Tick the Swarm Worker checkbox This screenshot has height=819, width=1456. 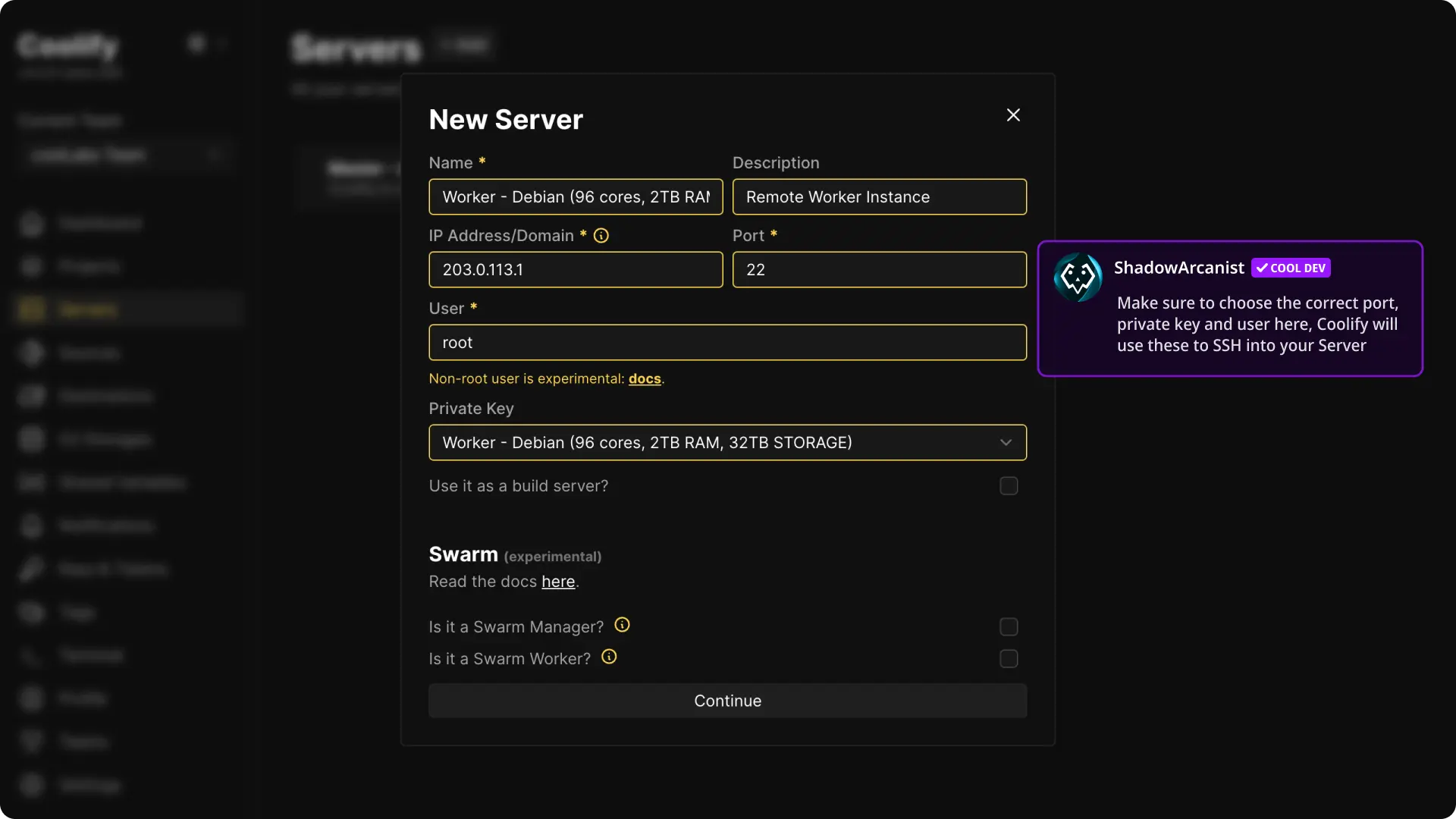tap(1009, 659)
